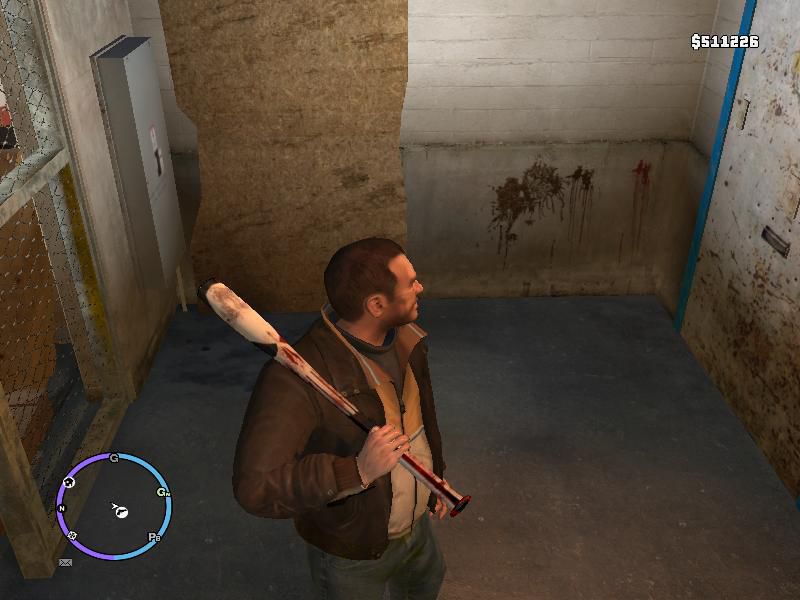
Task: Select the north N compass marker
Action: tap(62, 509)
